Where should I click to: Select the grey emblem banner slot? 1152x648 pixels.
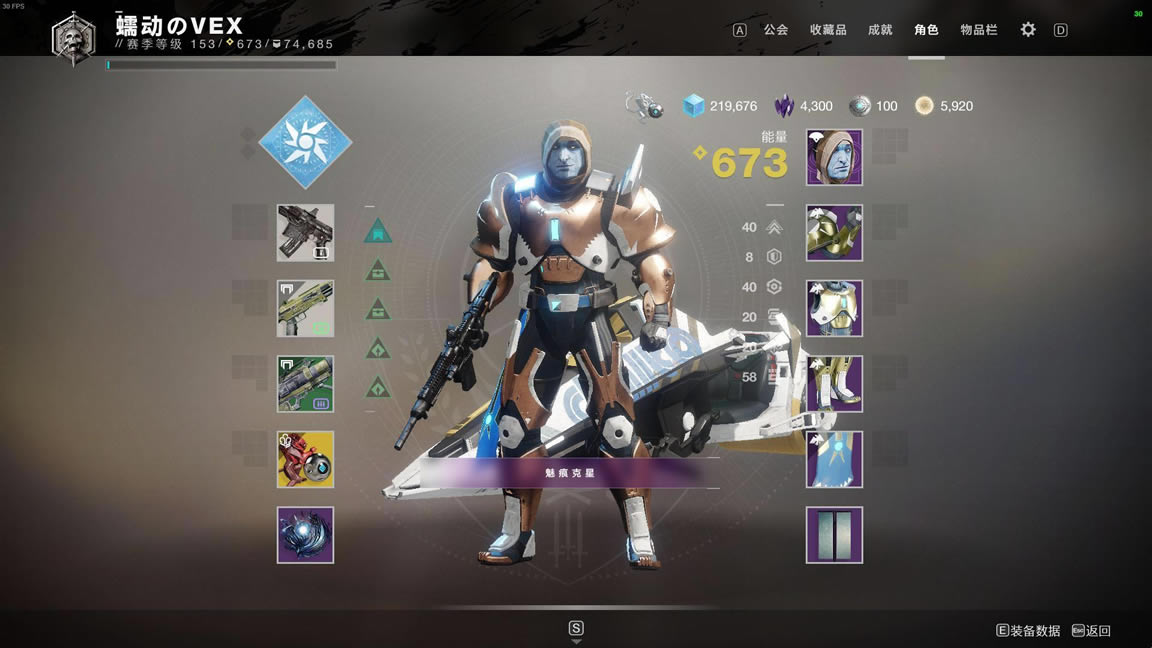pos(834,535)
